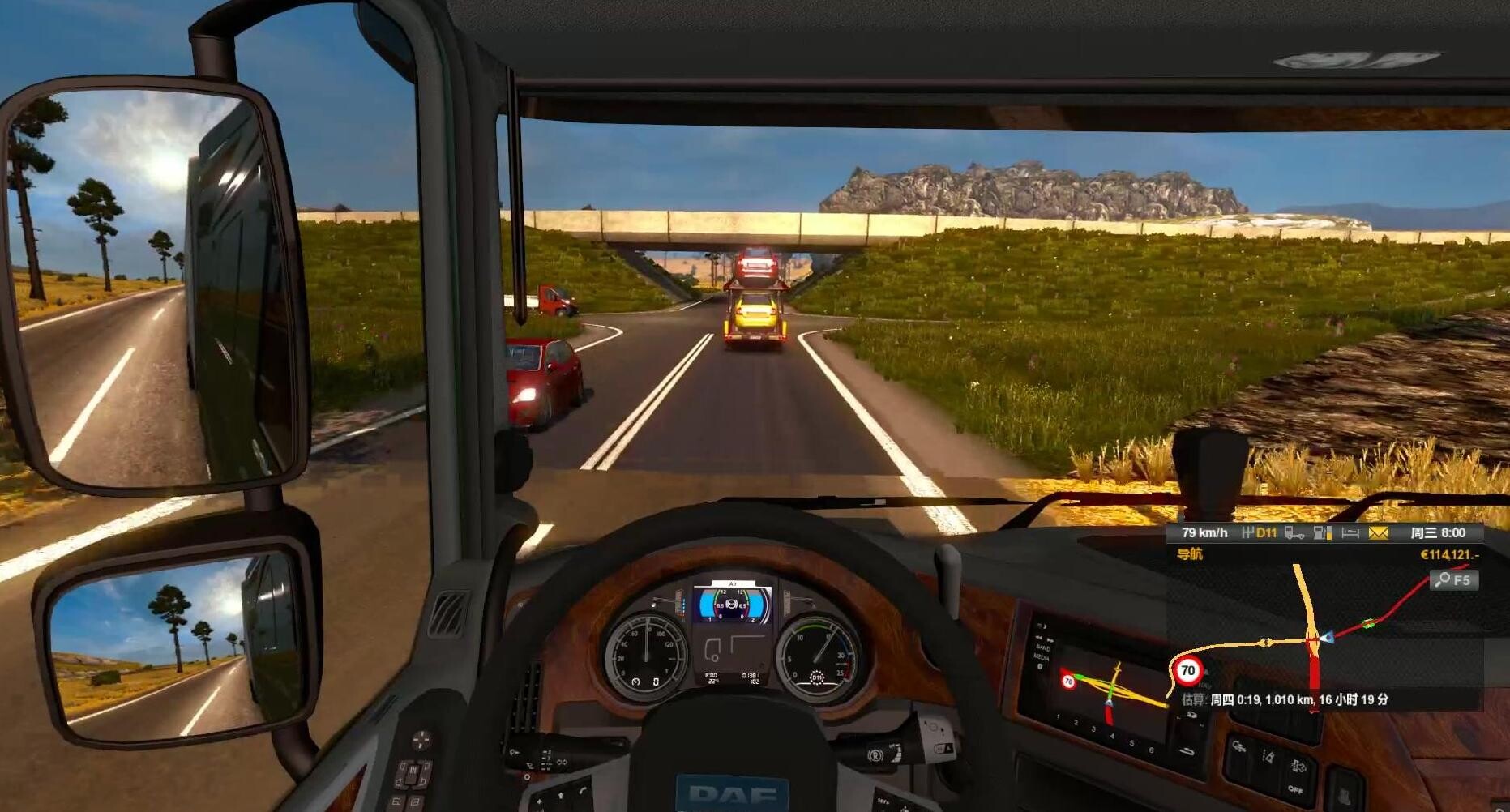Select the bed rest indicator icon
Image resolution: width=1510 pixels, height=812 pixels.
1350,532
